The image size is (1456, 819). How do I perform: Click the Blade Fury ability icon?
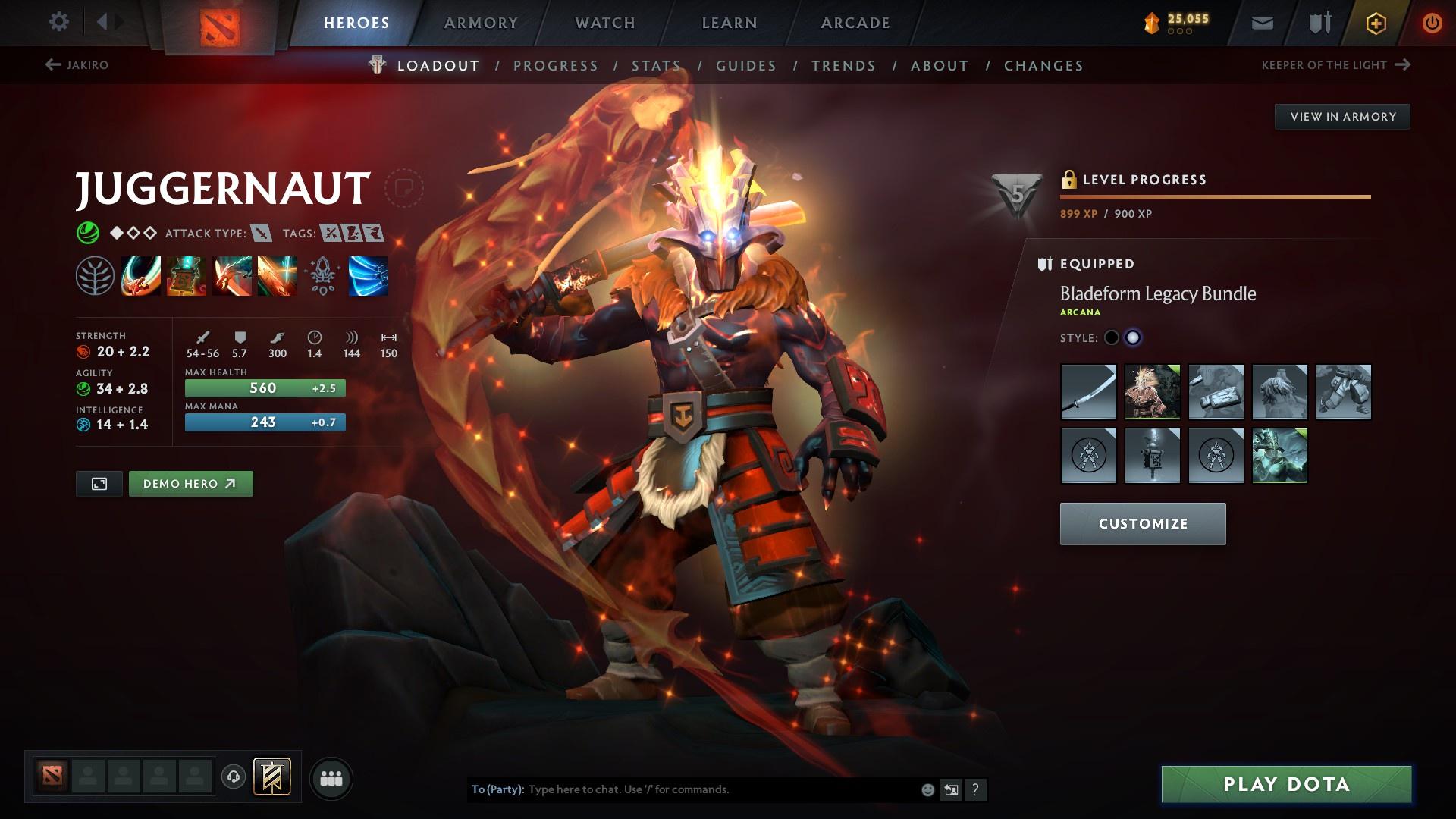(x=140, y=277)
